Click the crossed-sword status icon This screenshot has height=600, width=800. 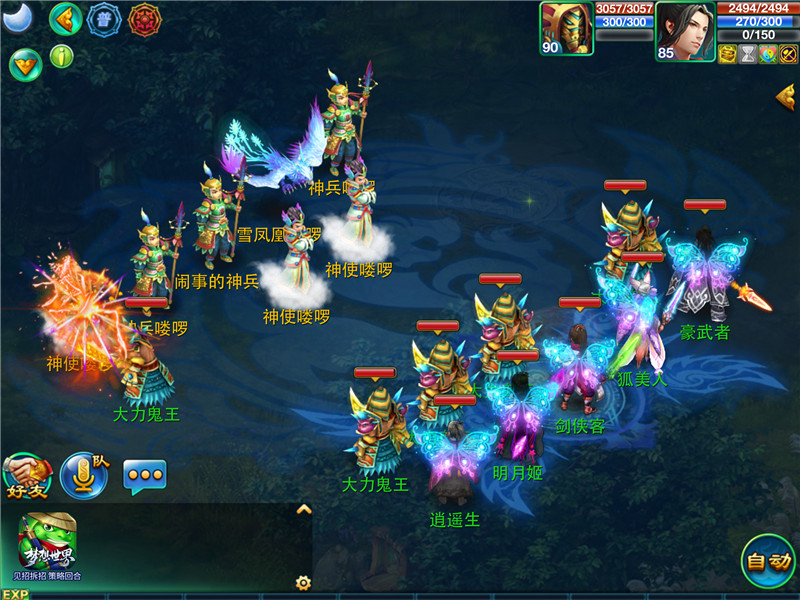click(x=788, y=54)
